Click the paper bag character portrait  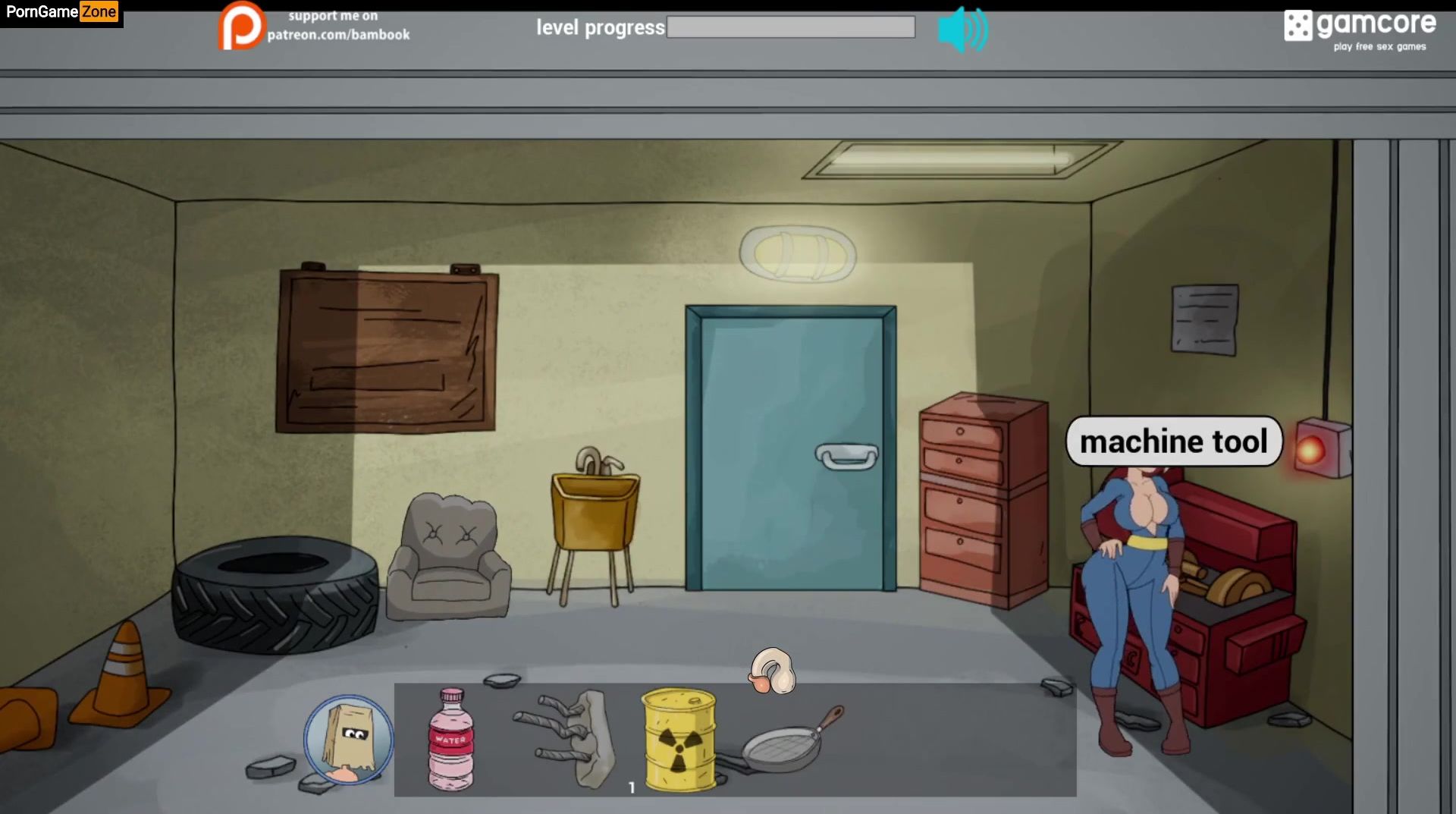[x=348, y=740]
